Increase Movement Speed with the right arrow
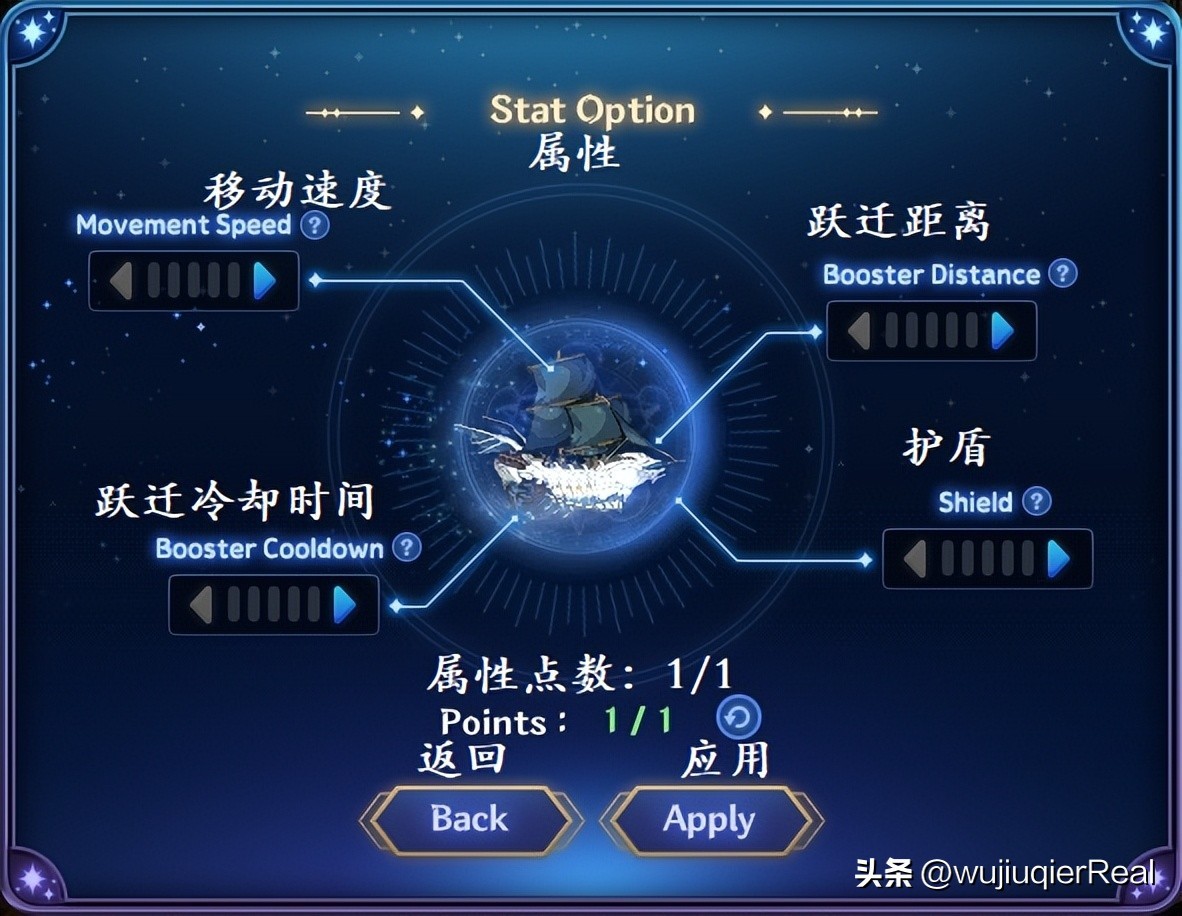This screenshot has height=916, width=1182. (x=264, y=281)
